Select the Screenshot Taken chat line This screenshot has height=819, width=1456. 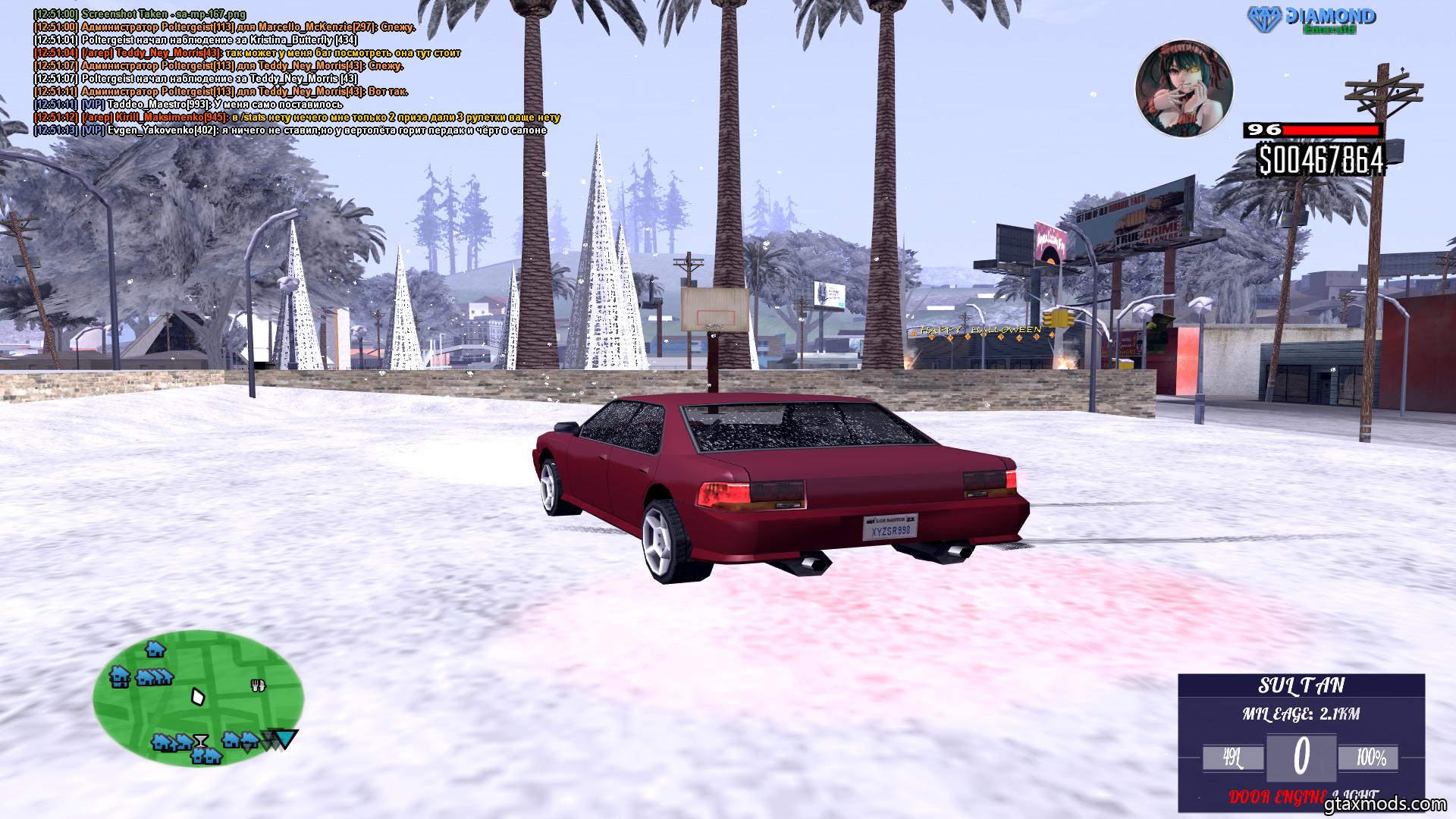click(140, 14)
